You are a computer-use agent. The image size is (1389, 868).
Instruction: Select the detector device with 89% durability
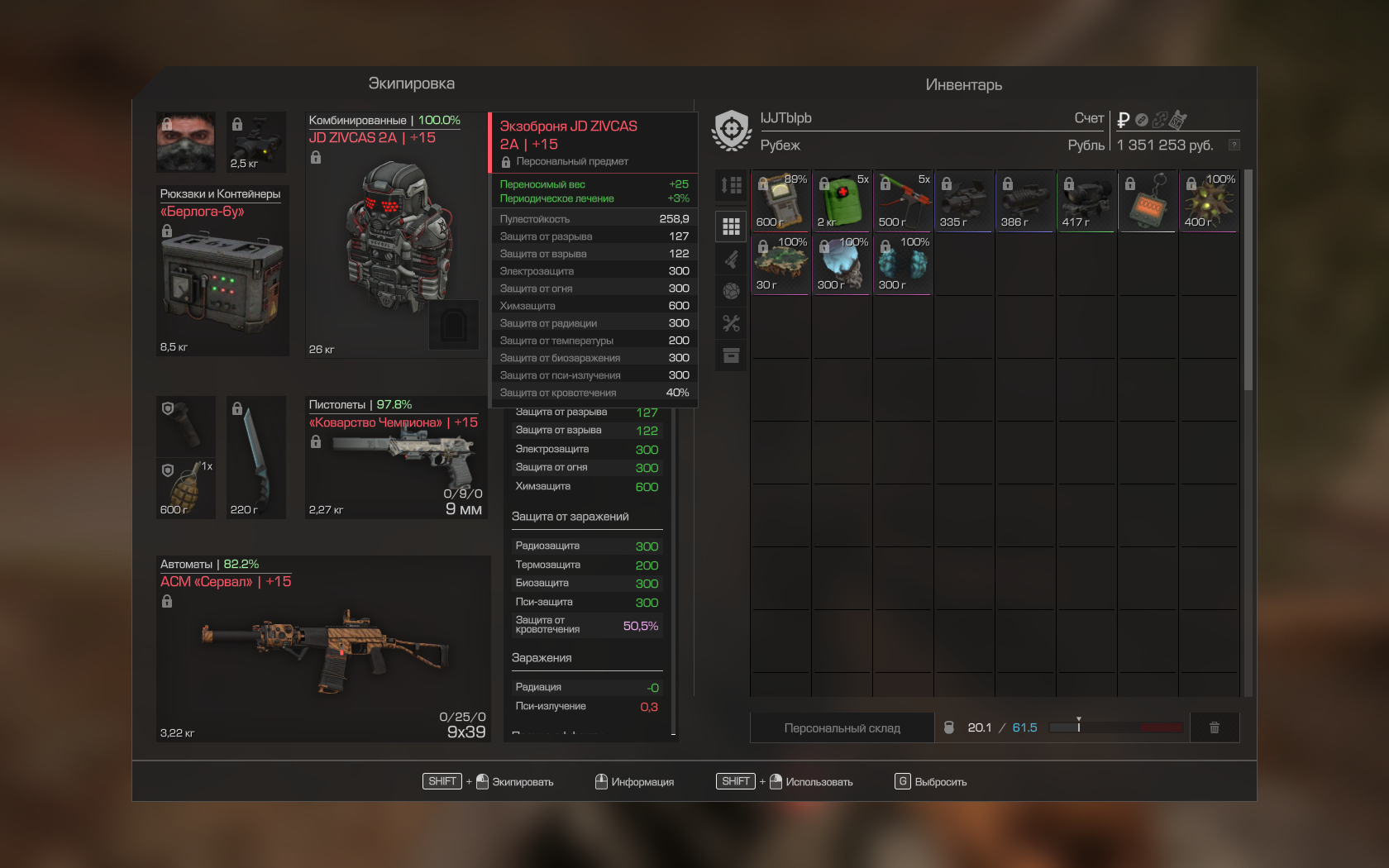[x=780, y=201]
